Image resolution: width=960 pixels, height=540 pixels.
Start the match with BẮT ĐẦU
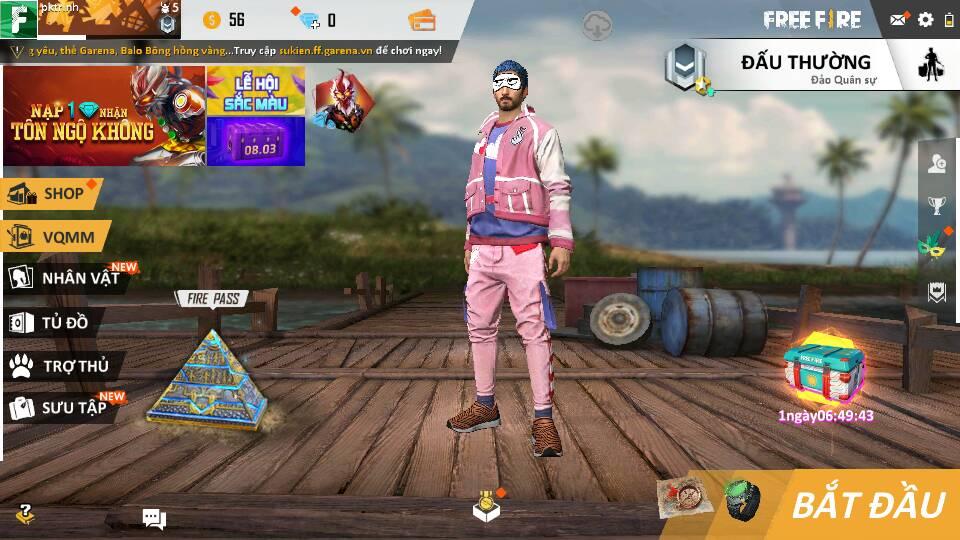click(x=866, y=504)
